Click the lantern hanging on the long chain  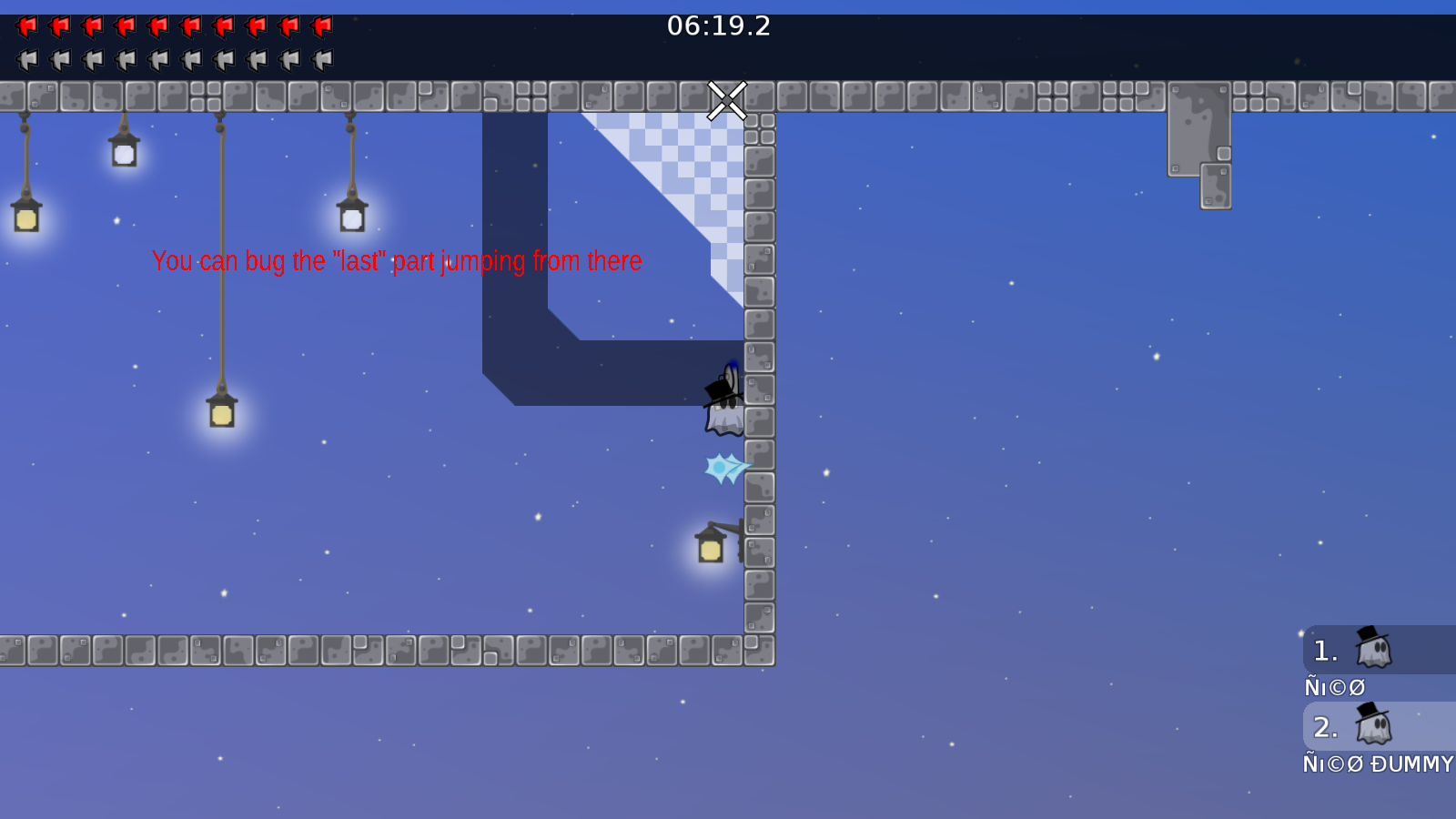click(x=220, y=414)
